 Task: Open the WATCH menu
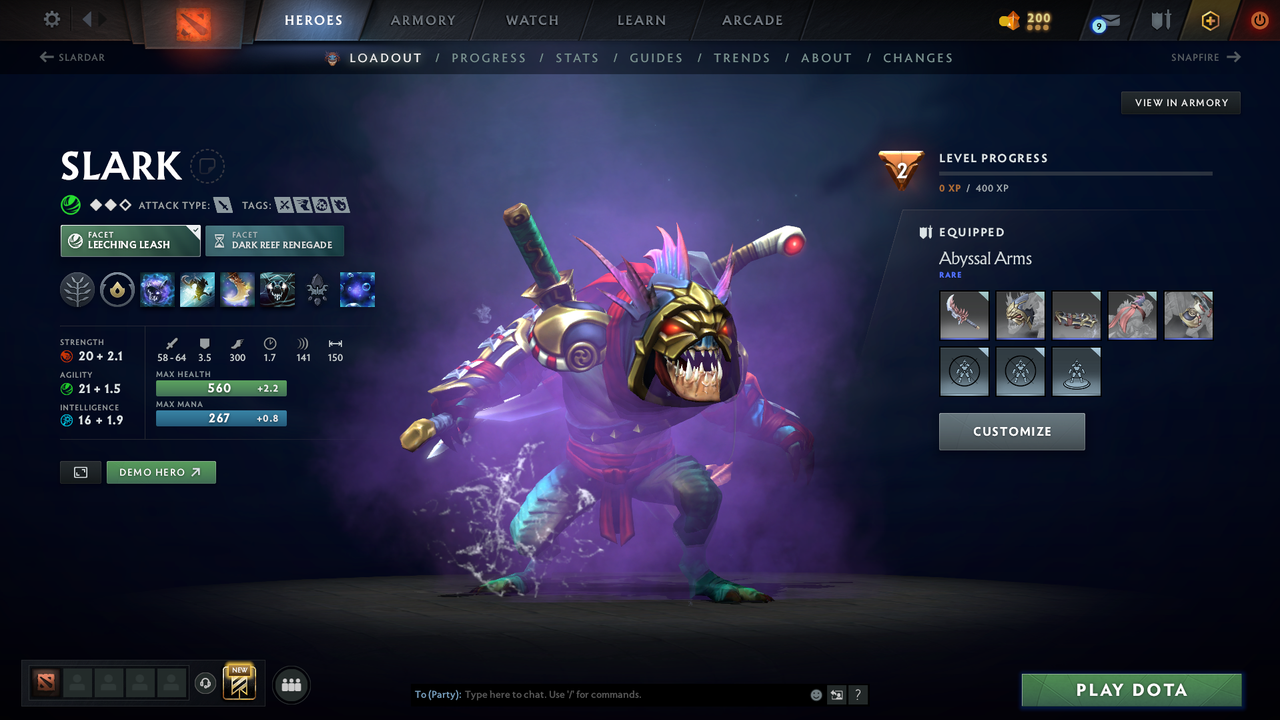coord(531,20)
